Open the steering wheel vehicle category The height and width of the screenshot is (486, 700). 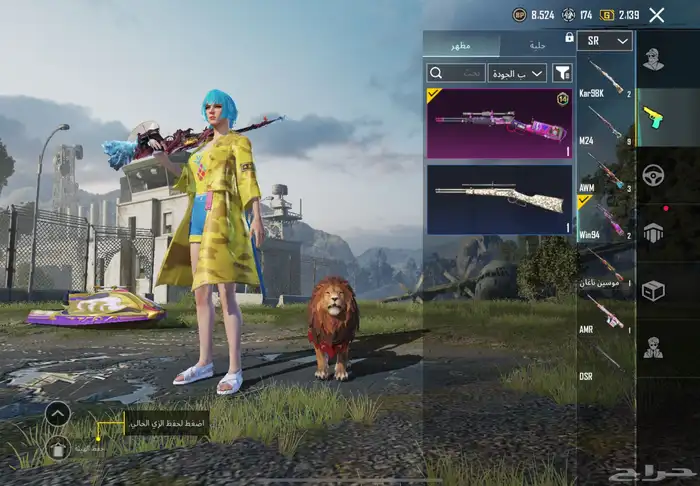tap(654, 174)
